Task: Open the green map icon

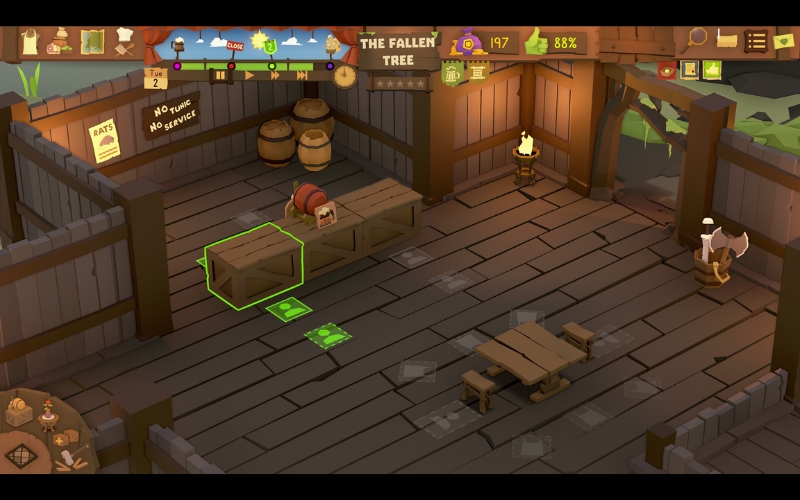Action: click(x=92, y=42)
